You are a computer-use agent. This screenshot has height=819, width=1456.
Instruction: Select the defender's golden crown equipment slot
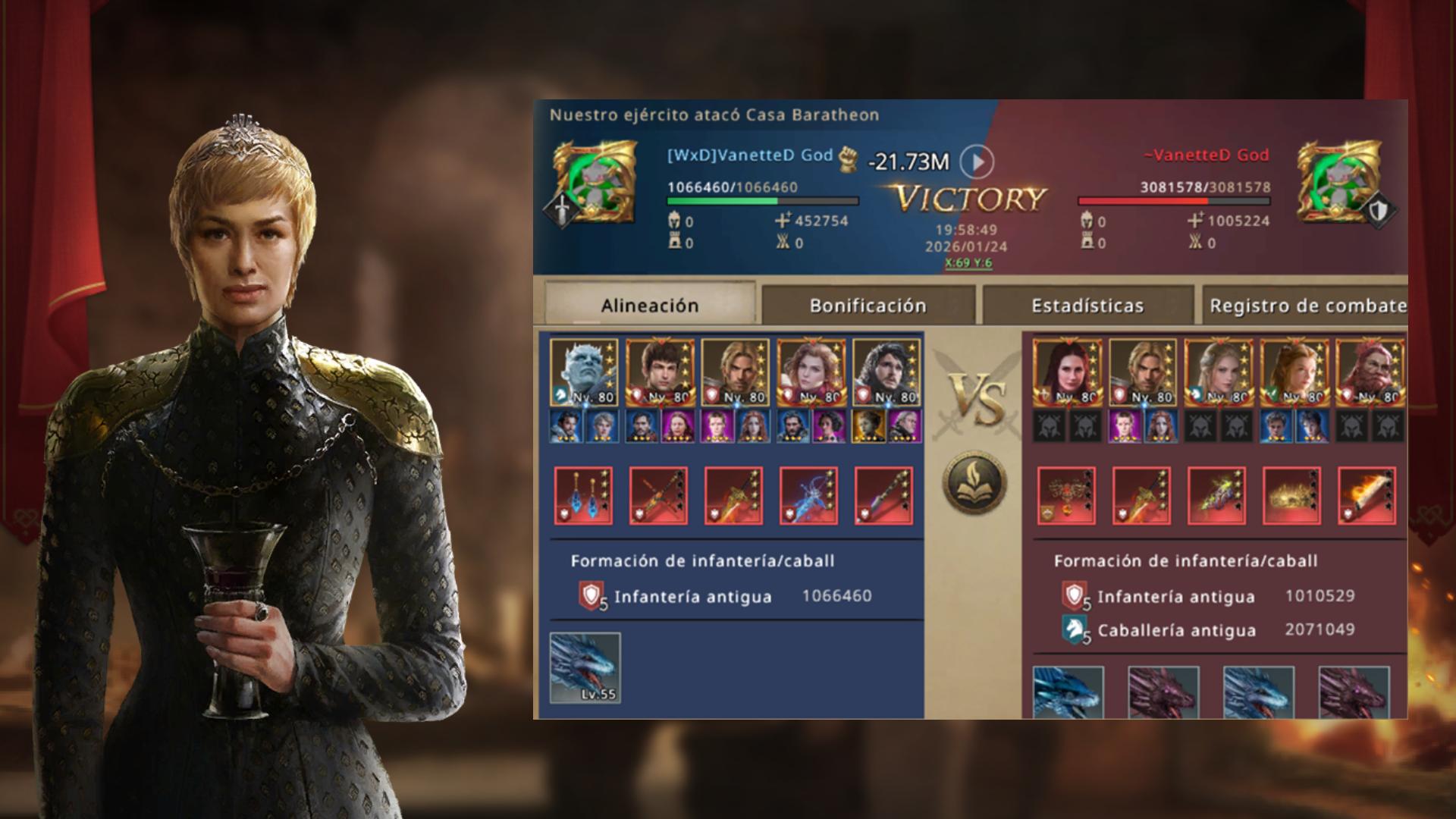(1291, 495)
